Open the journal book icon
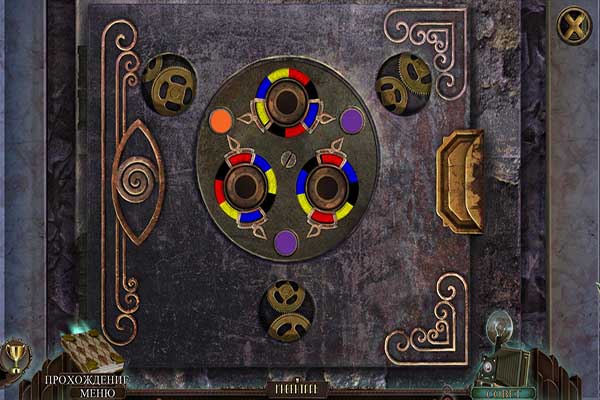600x400 pixels. click(x=90, y=348)
